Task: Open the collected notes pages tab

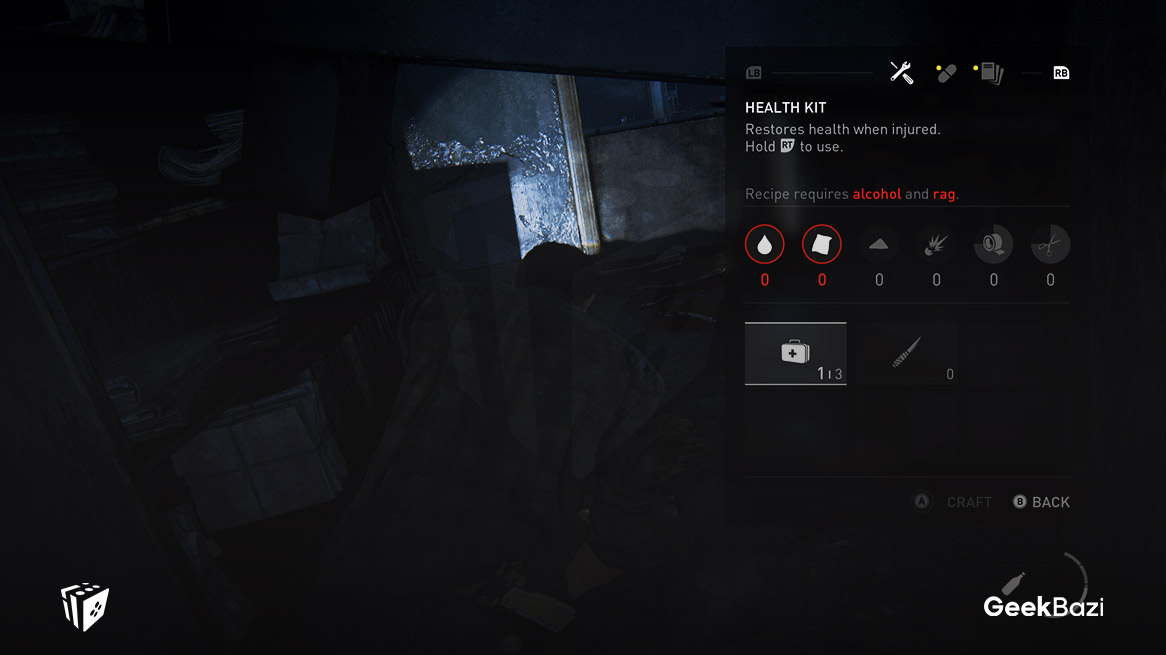Action: click(x=990, y=73)
